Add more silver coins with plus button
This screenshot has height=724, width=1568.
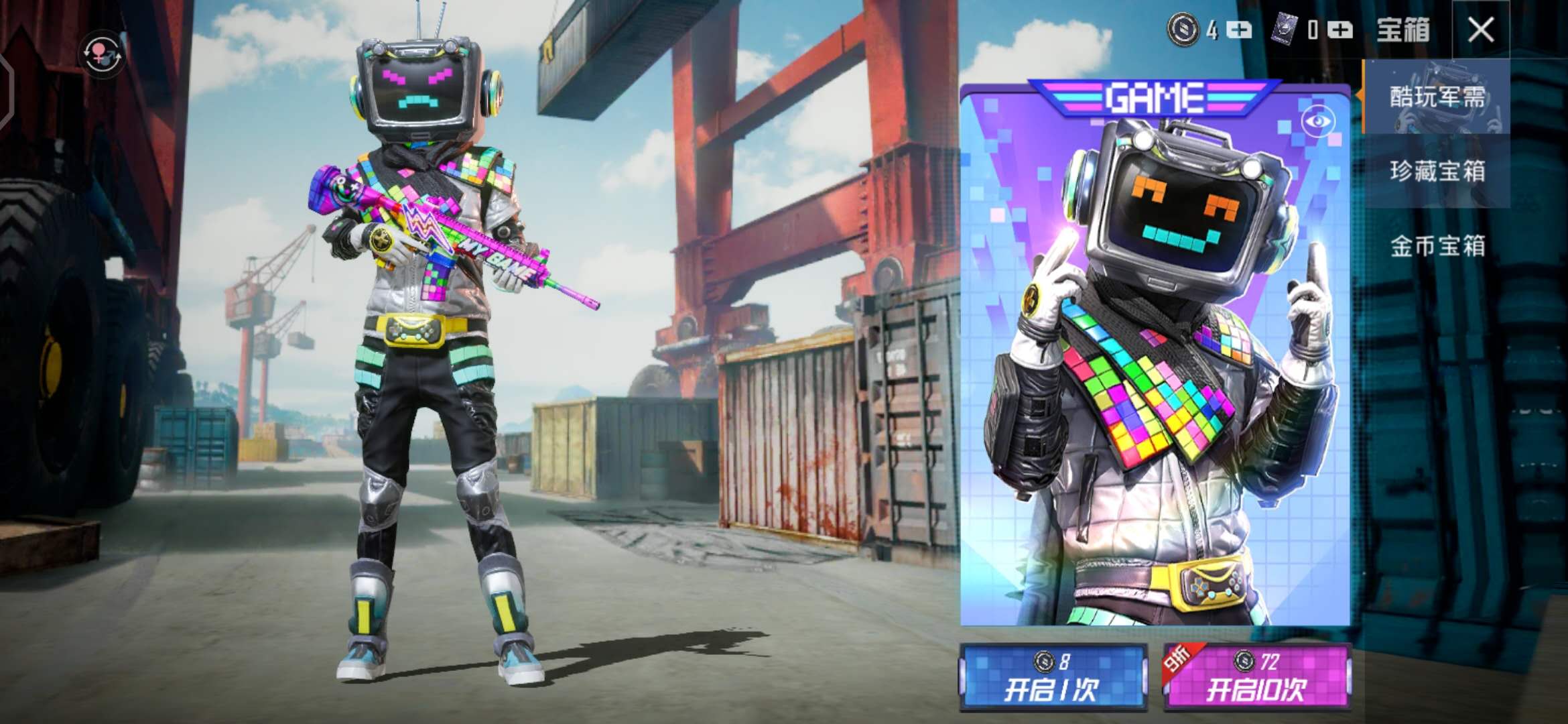1240,30
